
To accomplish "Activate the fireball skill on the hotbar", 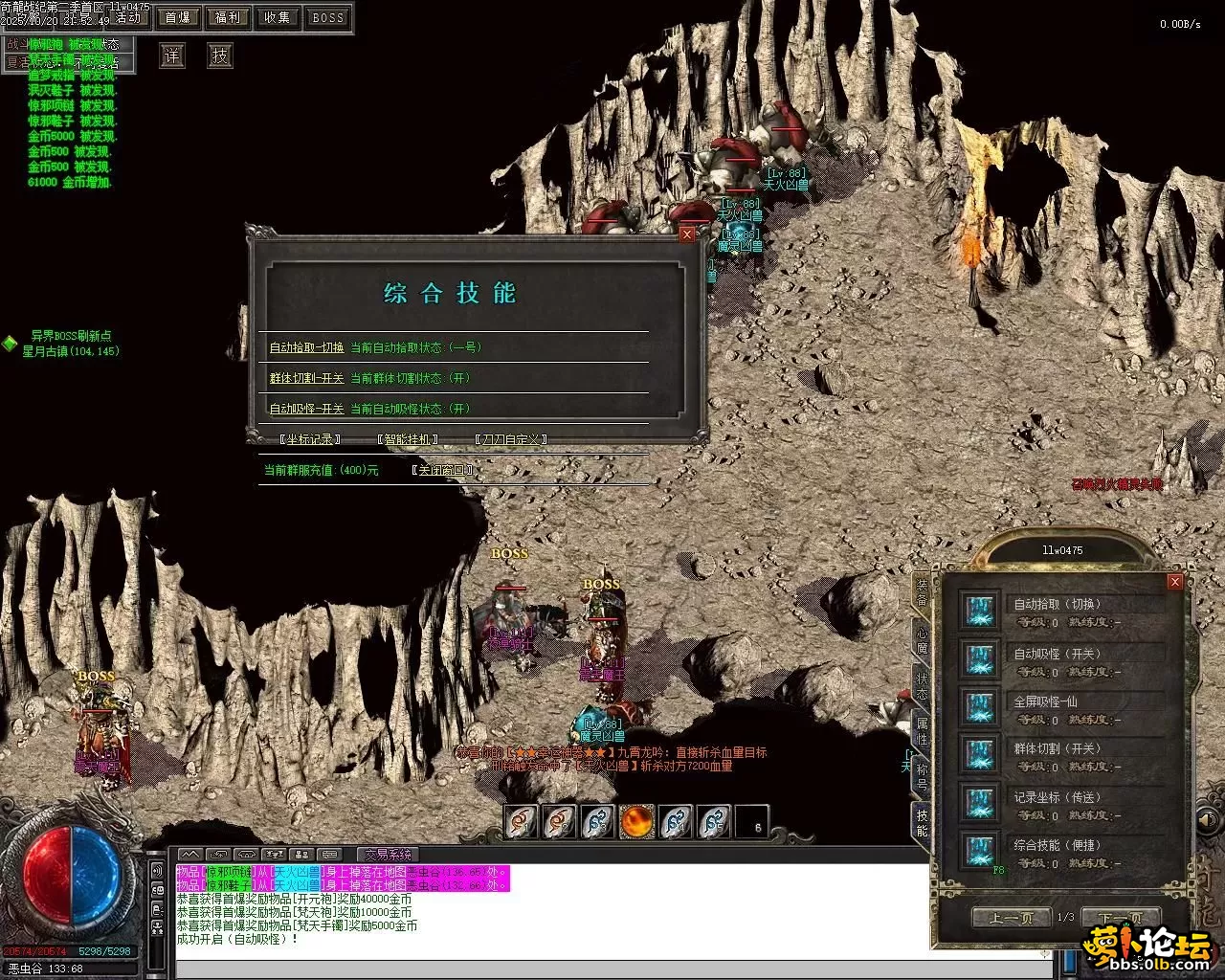I will pyautogui.click(x=636, y=821).
